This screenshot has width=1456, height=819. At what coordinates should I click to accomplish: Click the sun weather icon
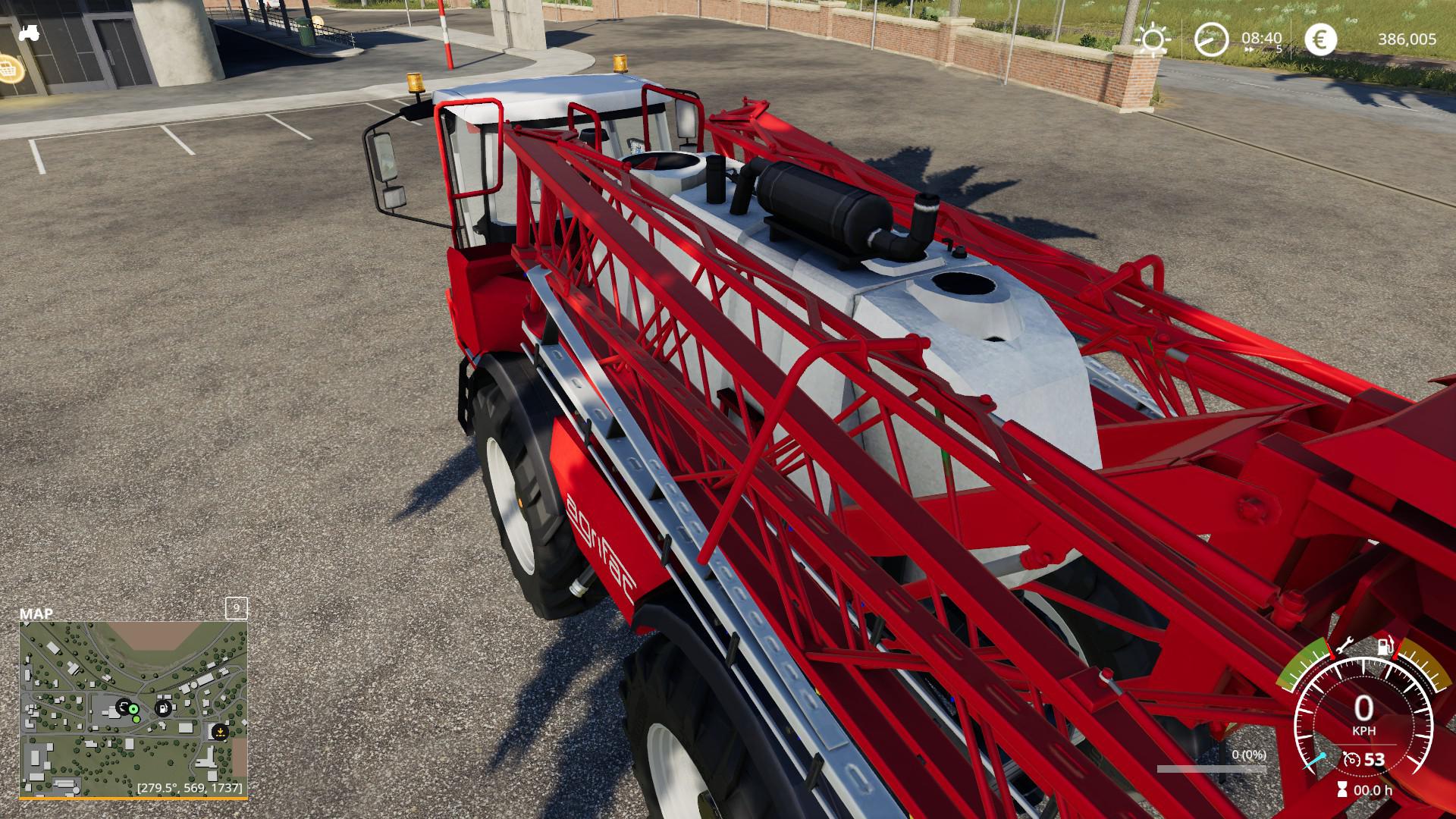point(1153,39)
